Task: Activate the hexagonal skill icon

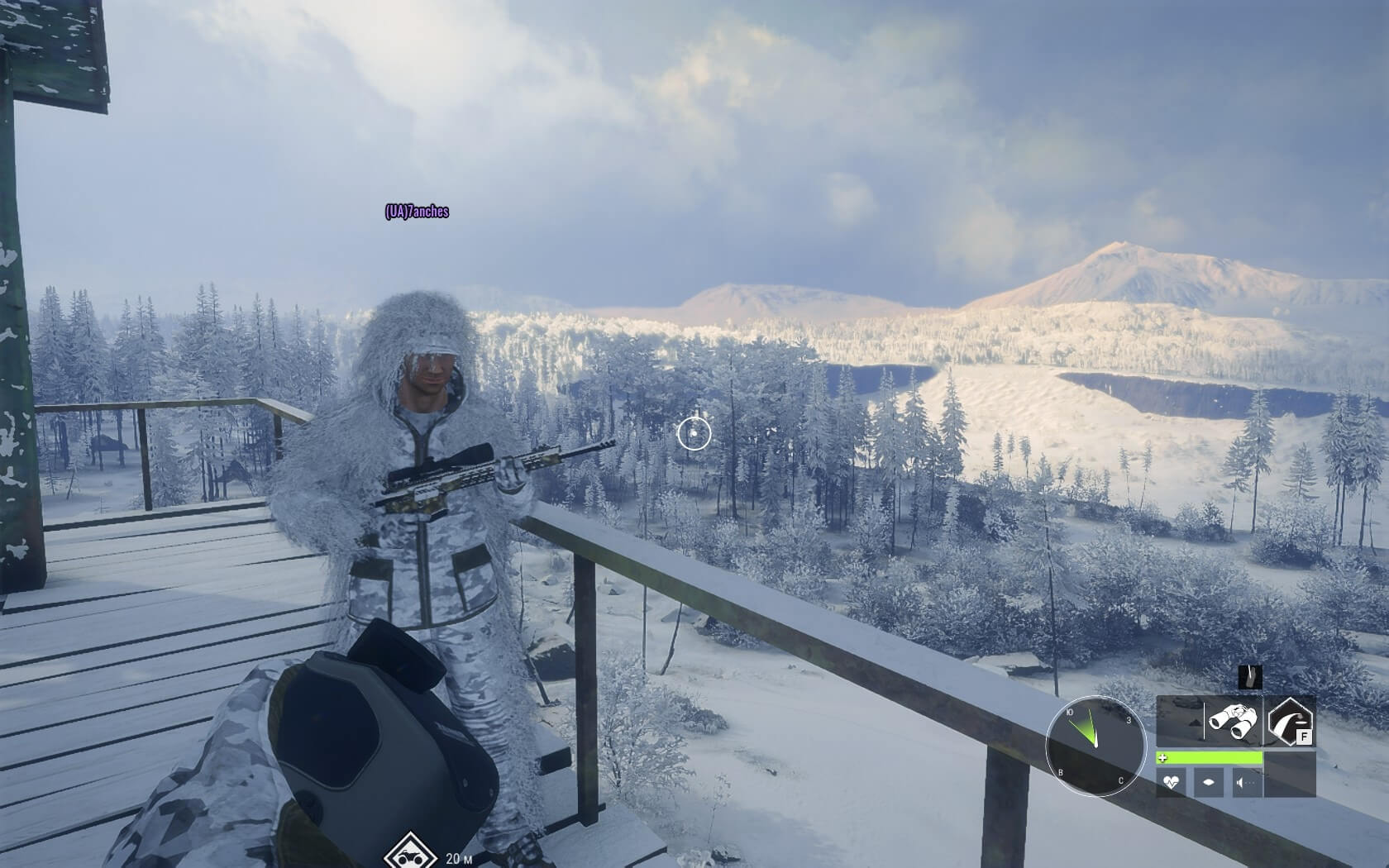Action: tap(1291, 721)
